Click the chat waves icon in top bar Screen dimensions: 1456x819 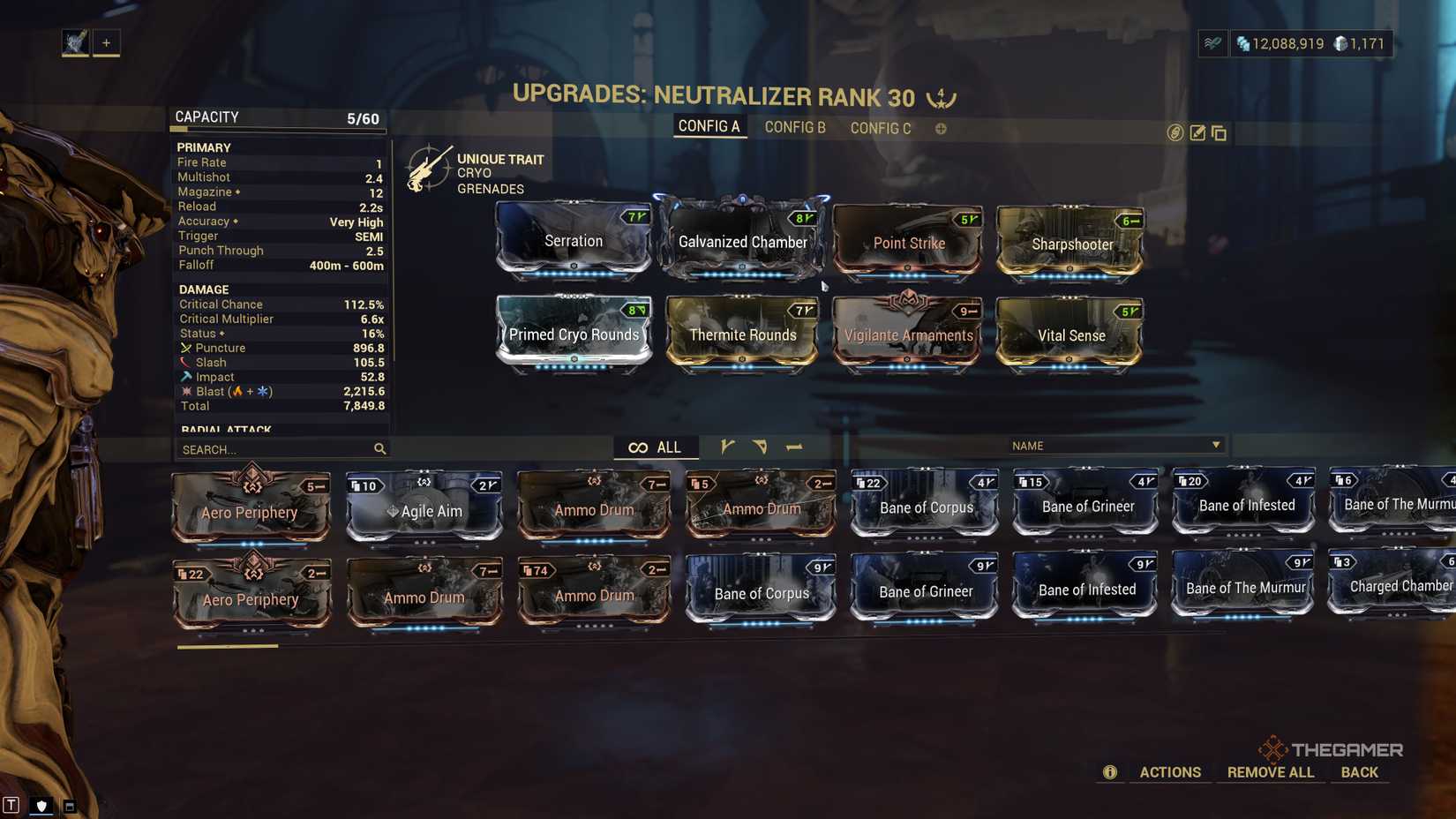[1212, 42]
